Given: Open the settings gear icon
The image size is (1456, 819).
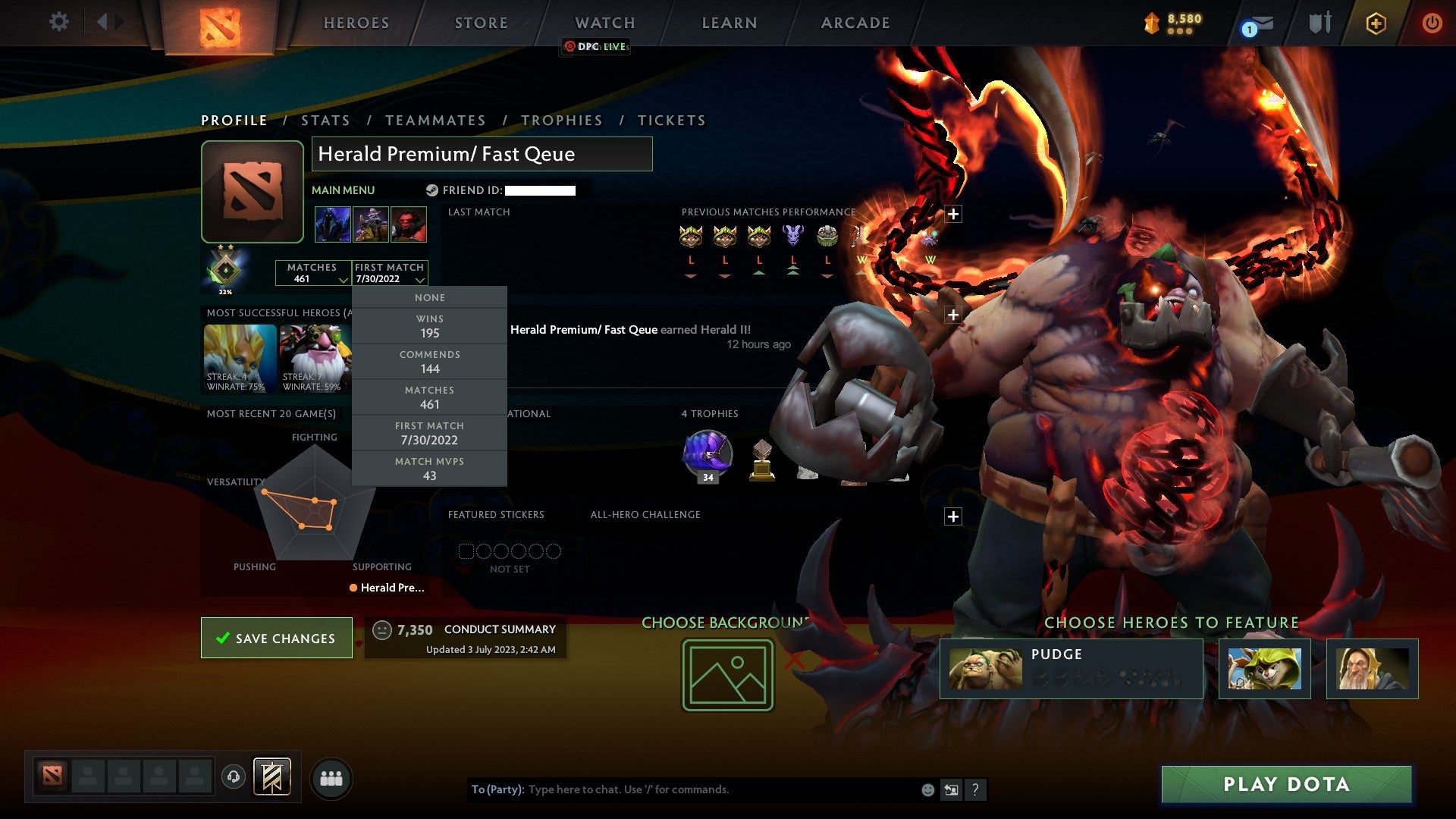Looking at the screenshot, I should click(59, 22).
